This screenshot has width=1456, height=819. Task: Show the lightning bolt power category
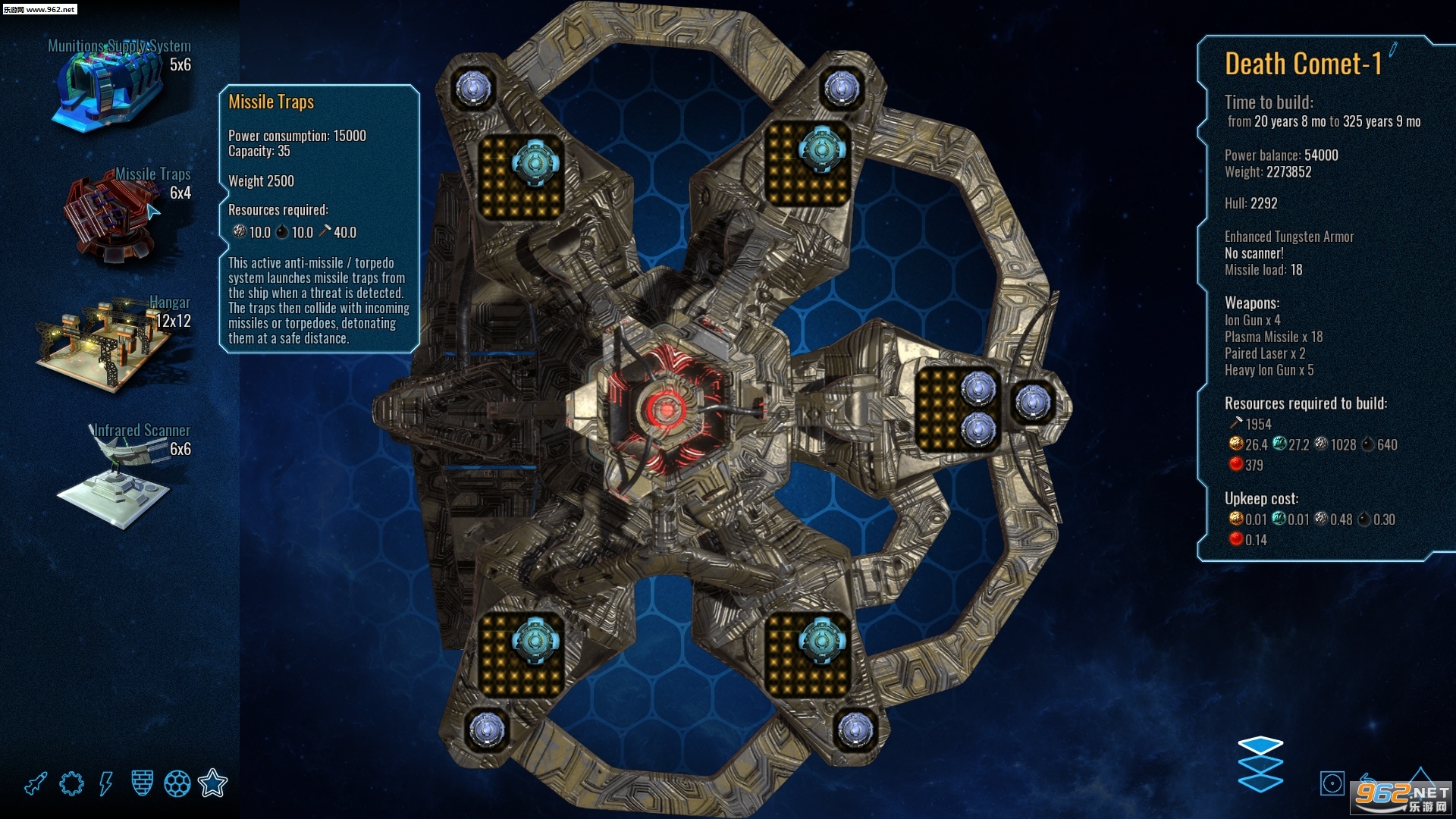pos(106,783)
